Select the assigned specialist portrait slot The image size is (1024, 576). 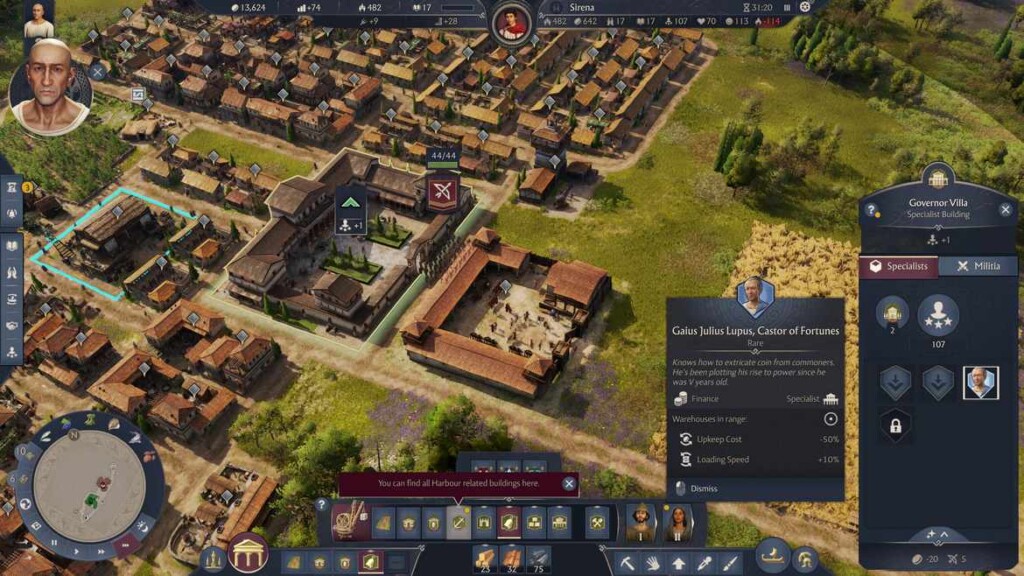980,382
